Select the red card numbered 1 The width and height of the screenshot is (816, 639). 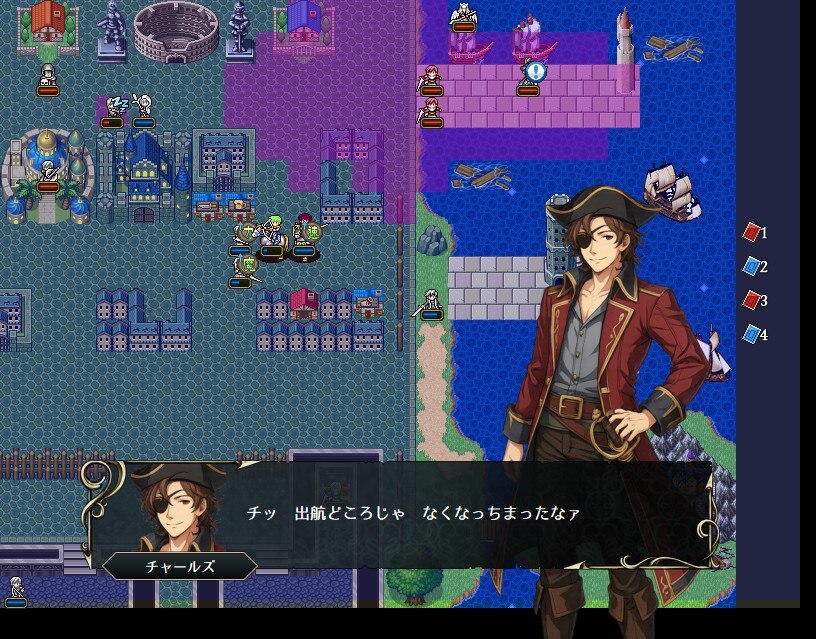click(752, 233)
